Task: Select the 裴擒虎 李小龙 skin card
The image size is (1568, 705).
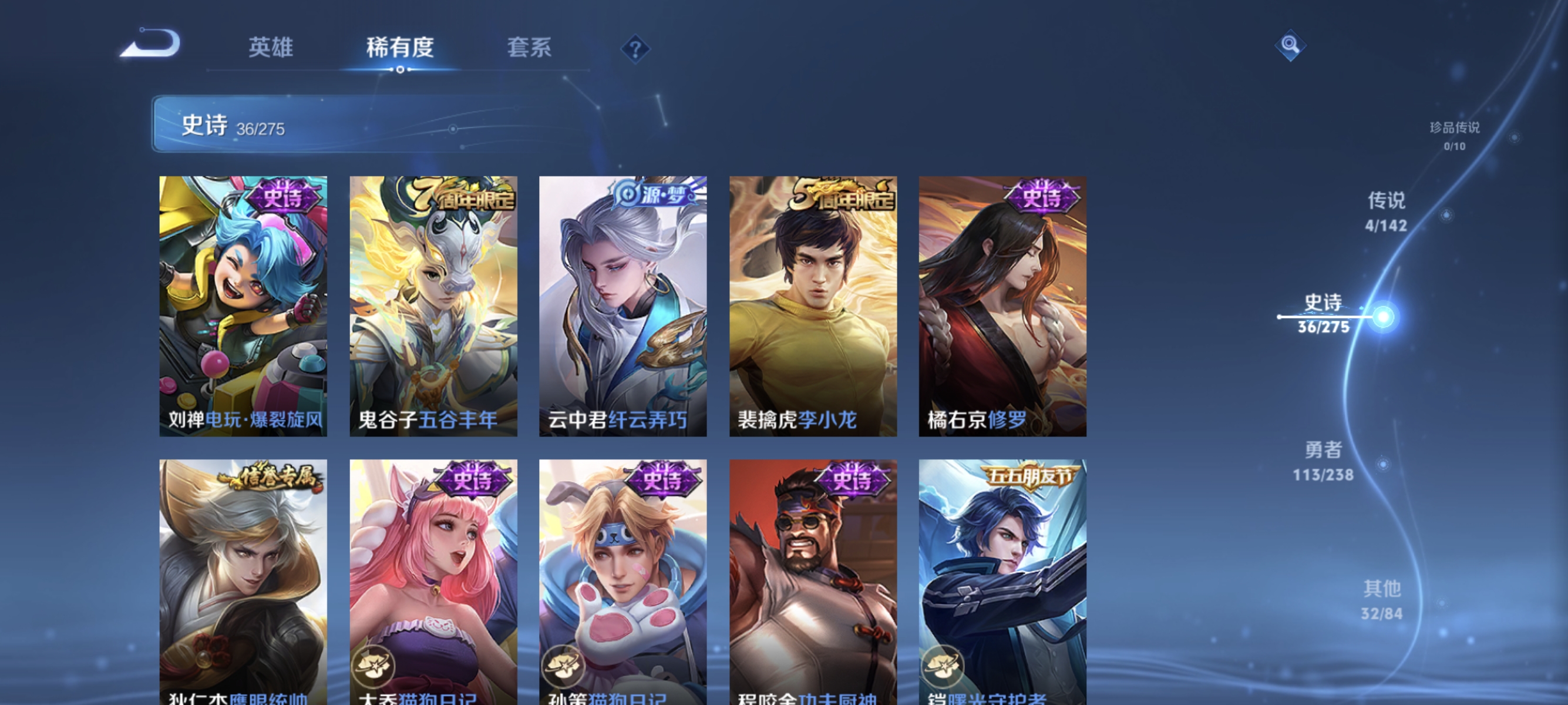Action: click(x=813, y=304)
